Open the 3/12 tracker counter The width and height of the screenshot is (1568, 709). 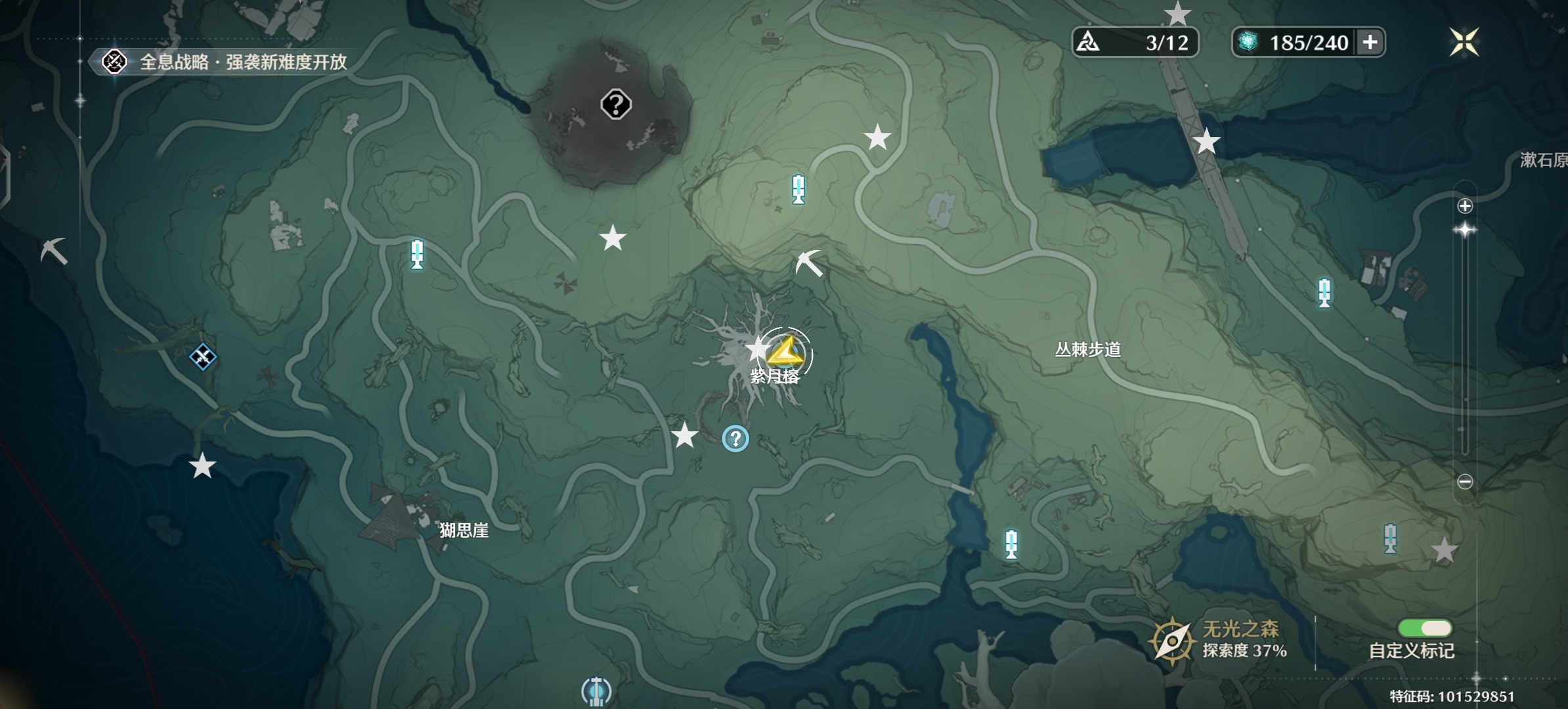pos(1135,43)
